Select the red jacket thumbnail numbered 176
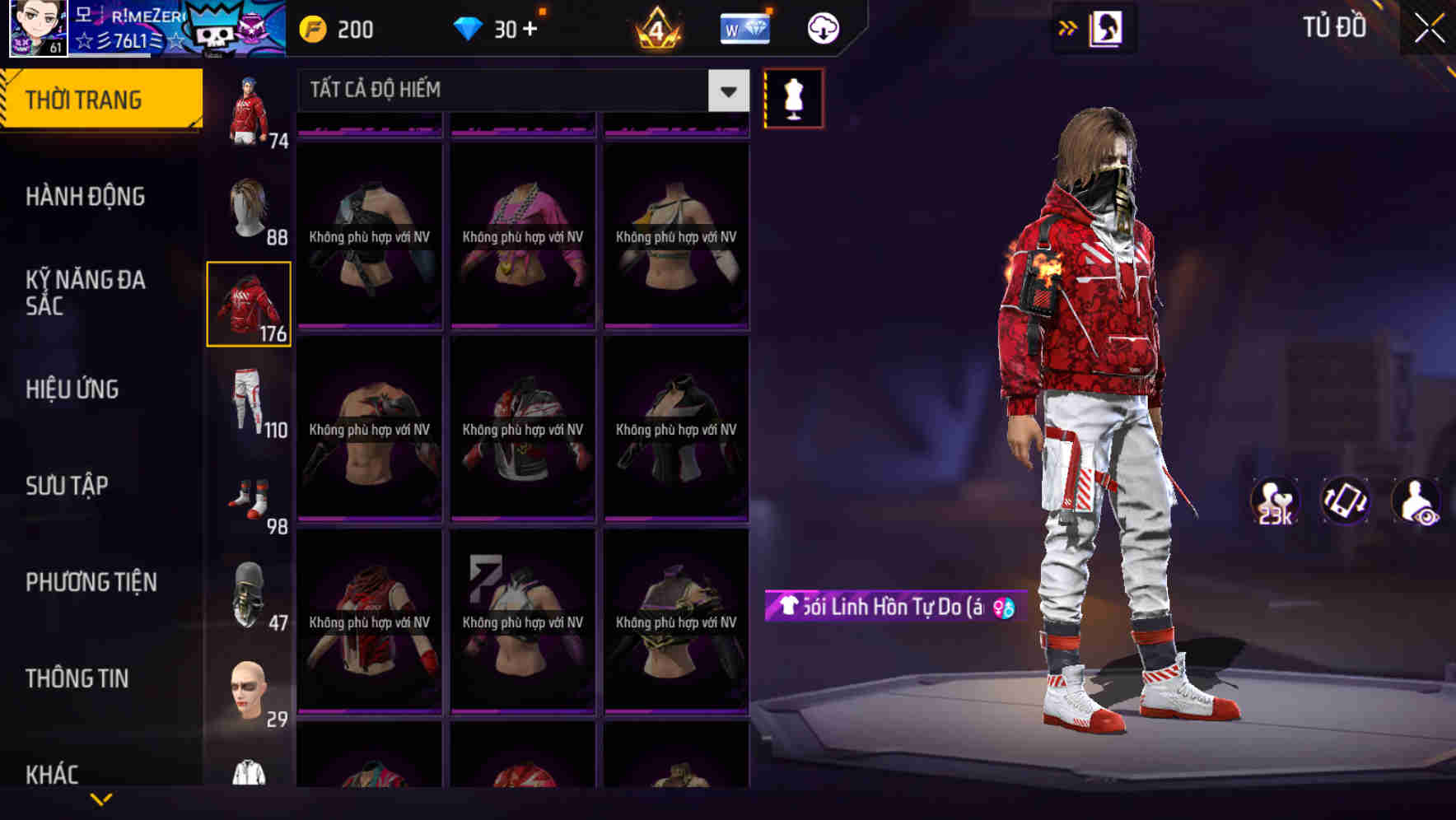Image resolution: width=1456 pixels, height=820 pixels. (x=249, y=303)
